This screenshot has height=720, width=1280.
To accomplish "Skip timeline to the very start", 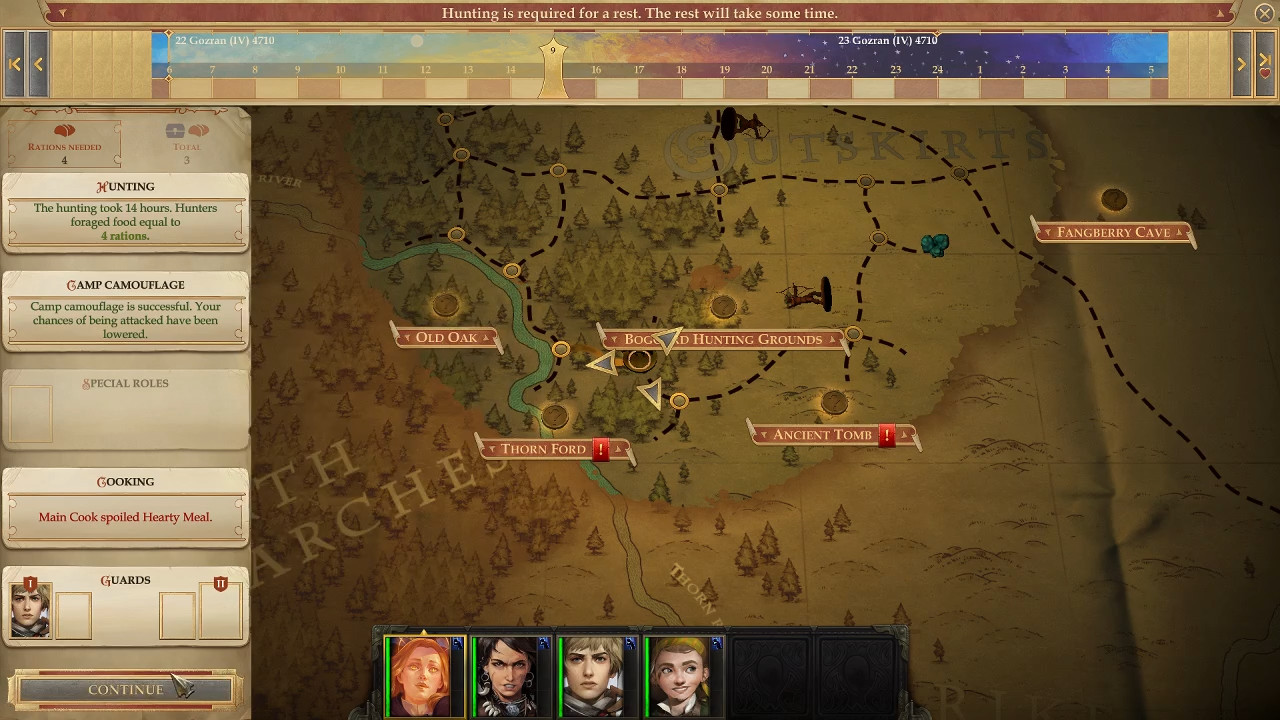I will [15, 64].
